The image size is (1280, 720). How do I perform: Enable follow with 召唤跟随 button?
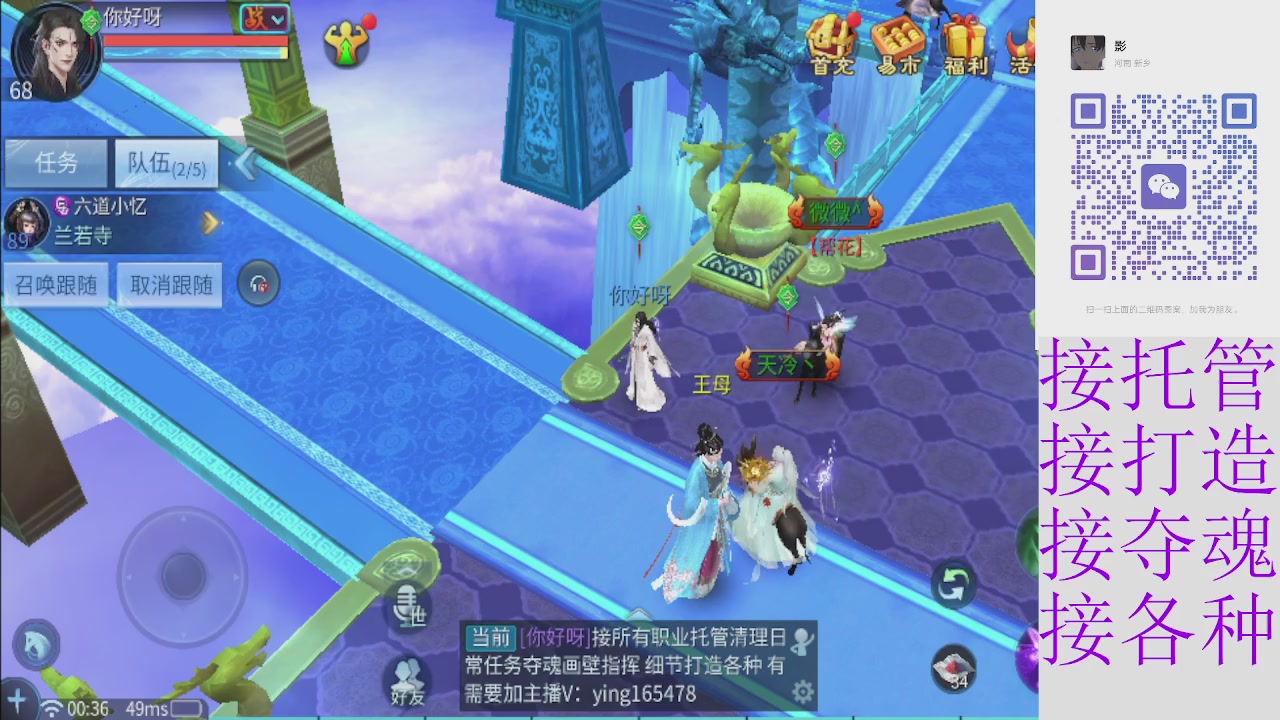pyautogui.click(x=57, y=284)
